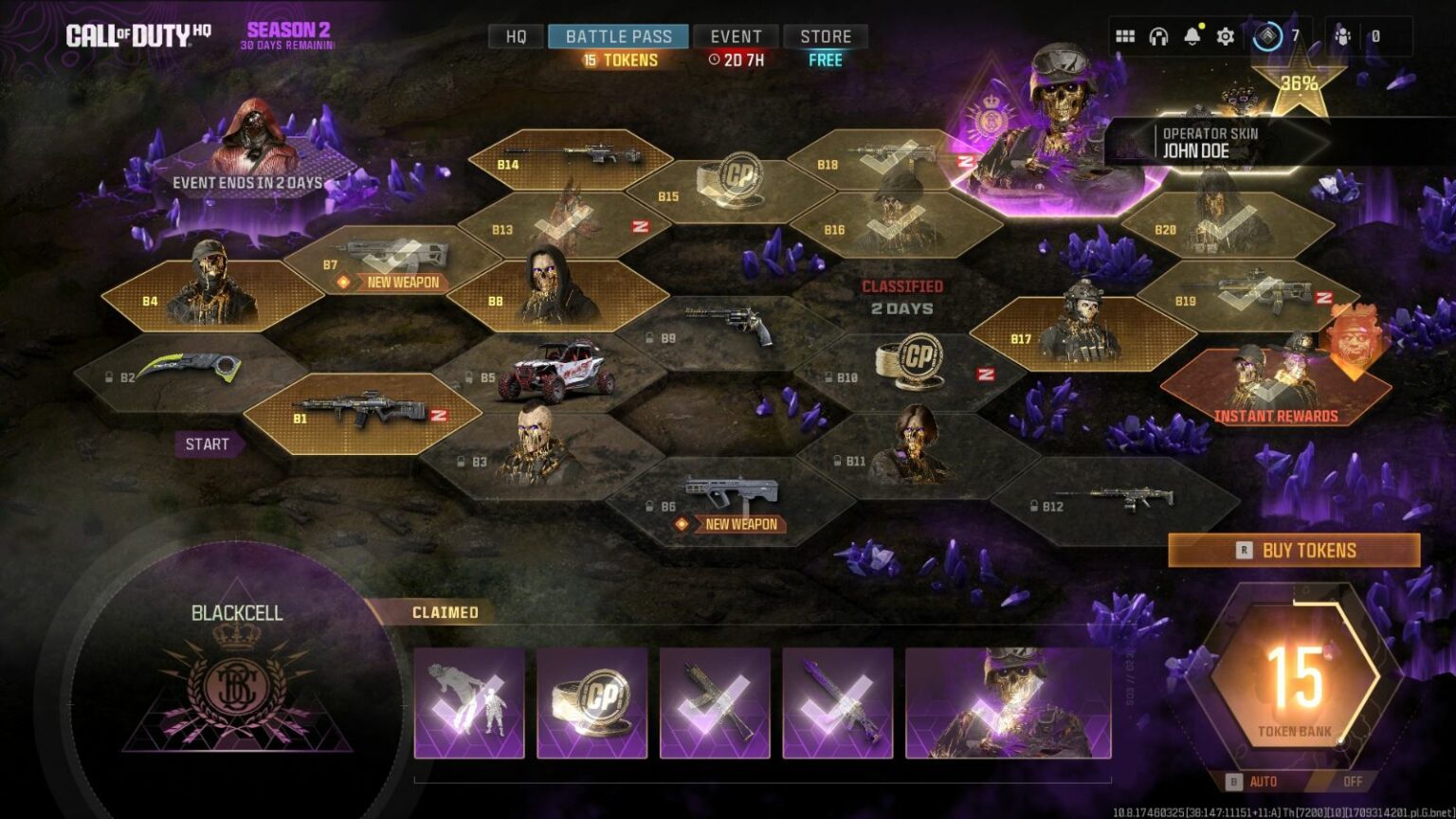The image size is (1456, 819).
Task: Switch to the HQ tab
Action: click(516, 37)
